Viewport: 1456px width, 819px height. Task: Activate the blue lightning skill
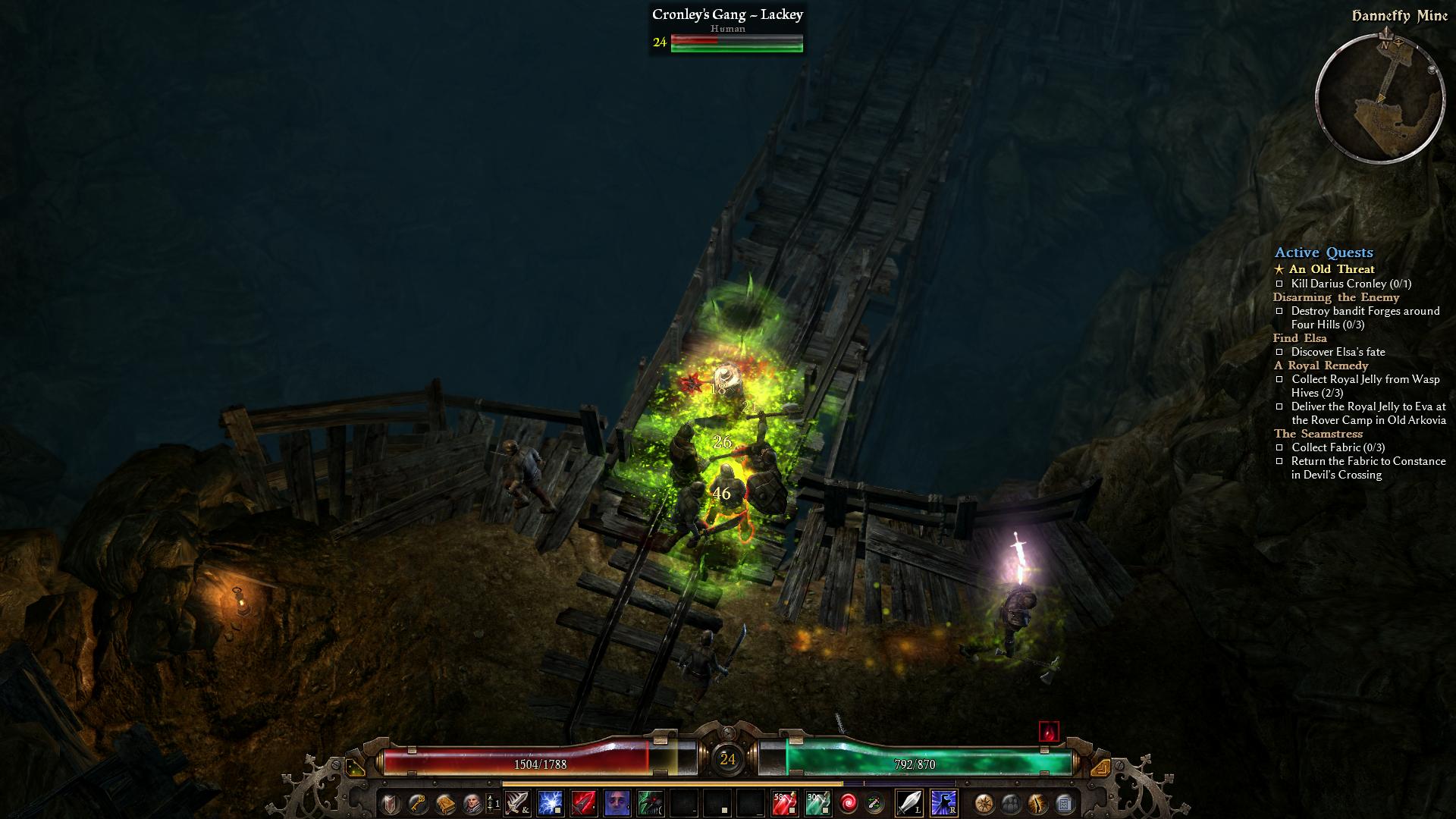tap(551, 802)
